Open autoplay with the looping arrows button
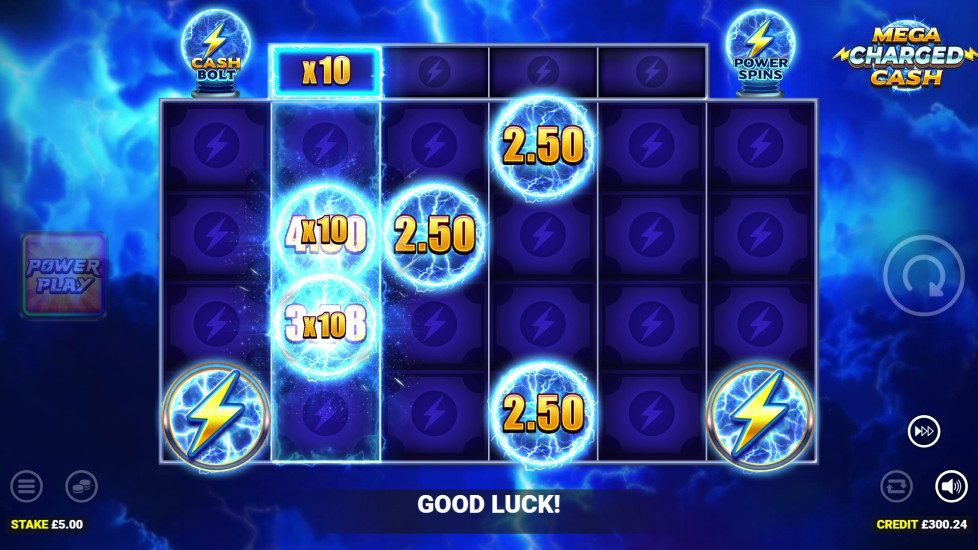 pyautogui.click(x=896, y=487)
